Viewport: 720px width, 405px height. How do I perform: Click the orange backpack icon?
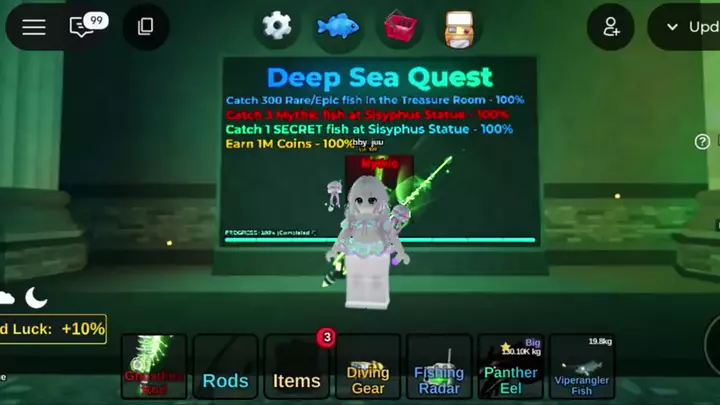tap(461, 27)
